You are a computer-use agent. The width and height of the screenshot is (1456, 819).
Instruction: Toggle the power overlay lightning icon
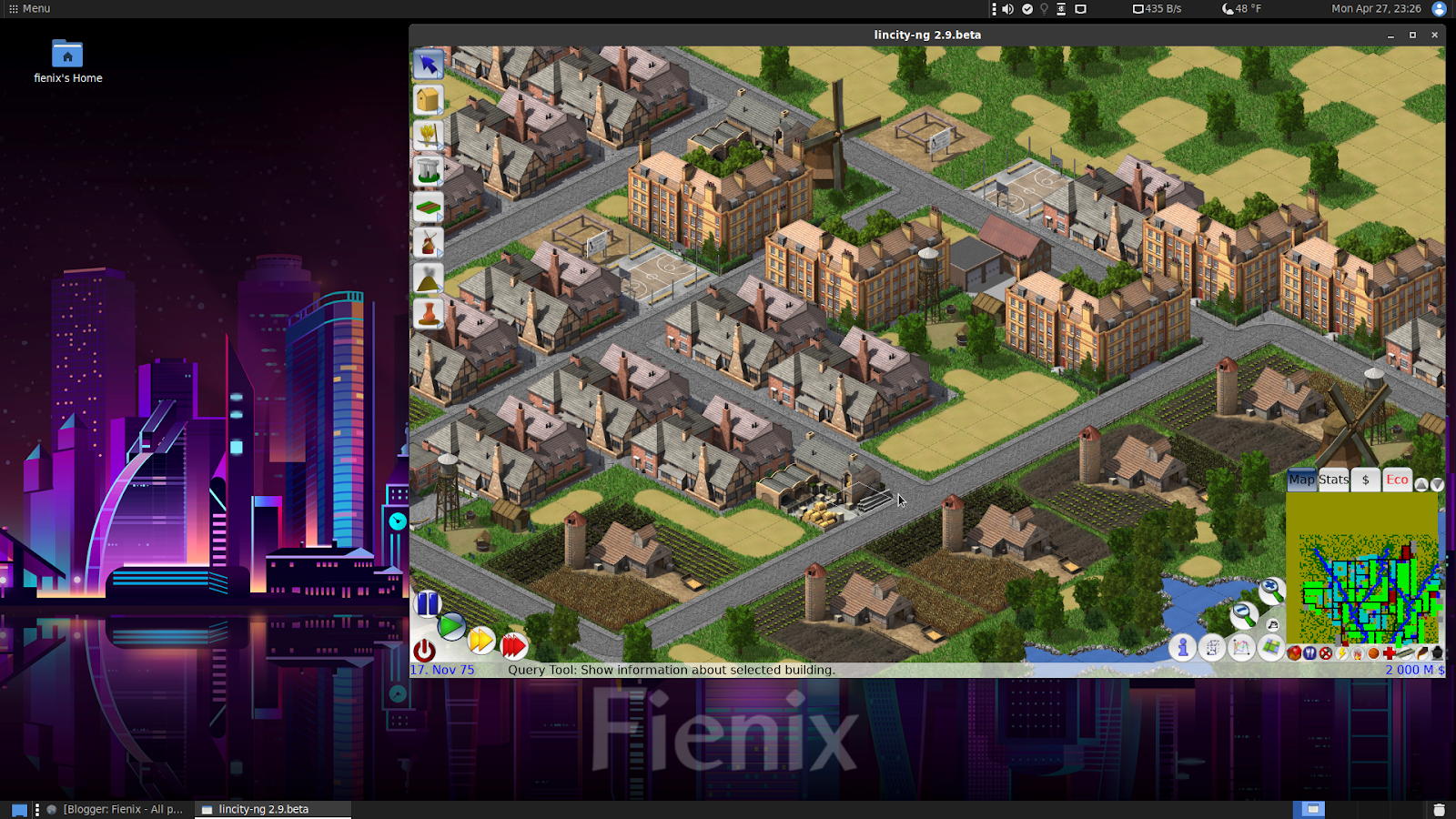1342,653
